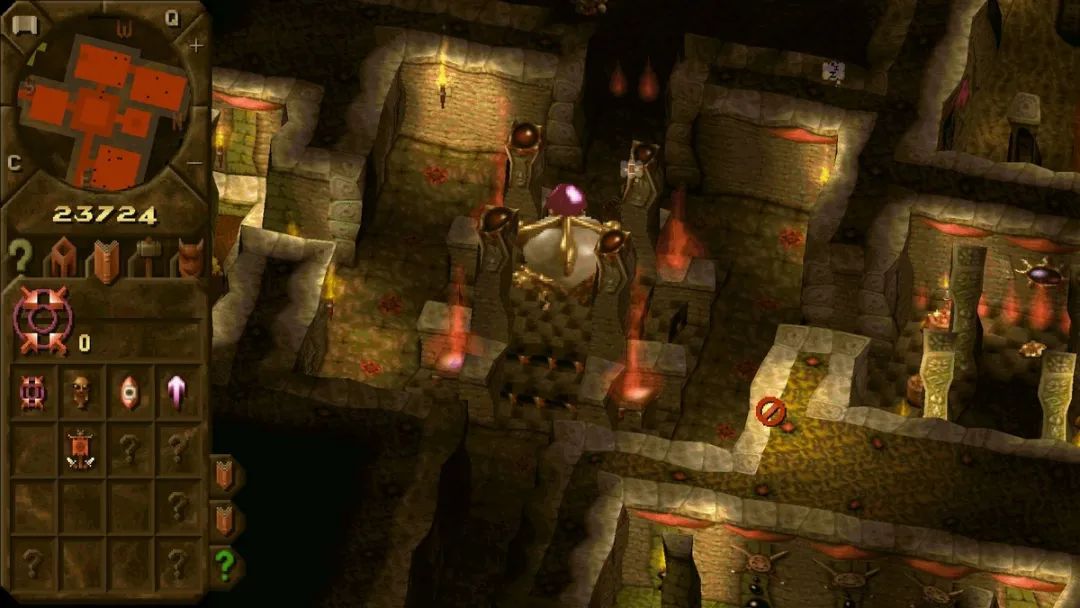The height and width of the screenshot is (608, 1080).
Task: Click the C button beside the minimap
Action: 14,163
